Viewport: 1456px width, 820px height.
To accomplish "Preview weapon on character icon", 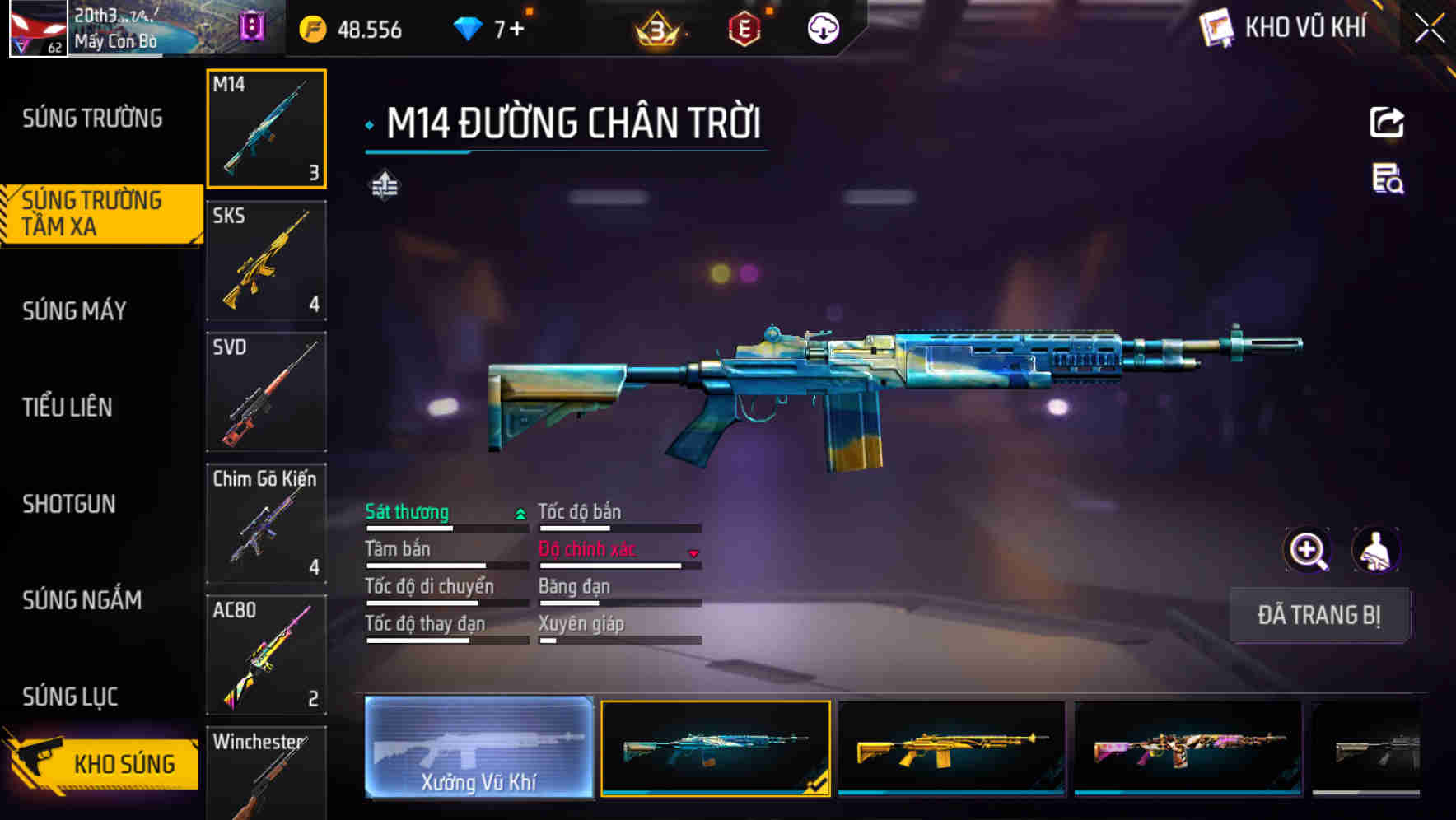I will [x=1375, y=550].
